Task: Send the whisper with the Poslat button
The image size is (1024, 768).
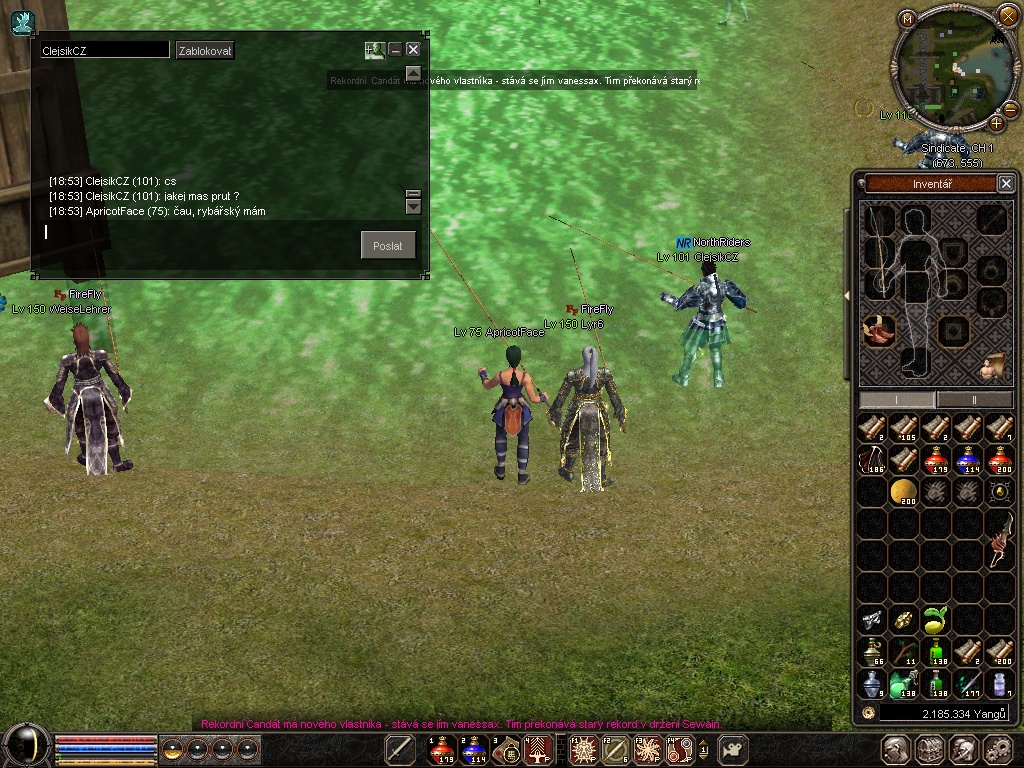Action: click(x=388, y=246)
